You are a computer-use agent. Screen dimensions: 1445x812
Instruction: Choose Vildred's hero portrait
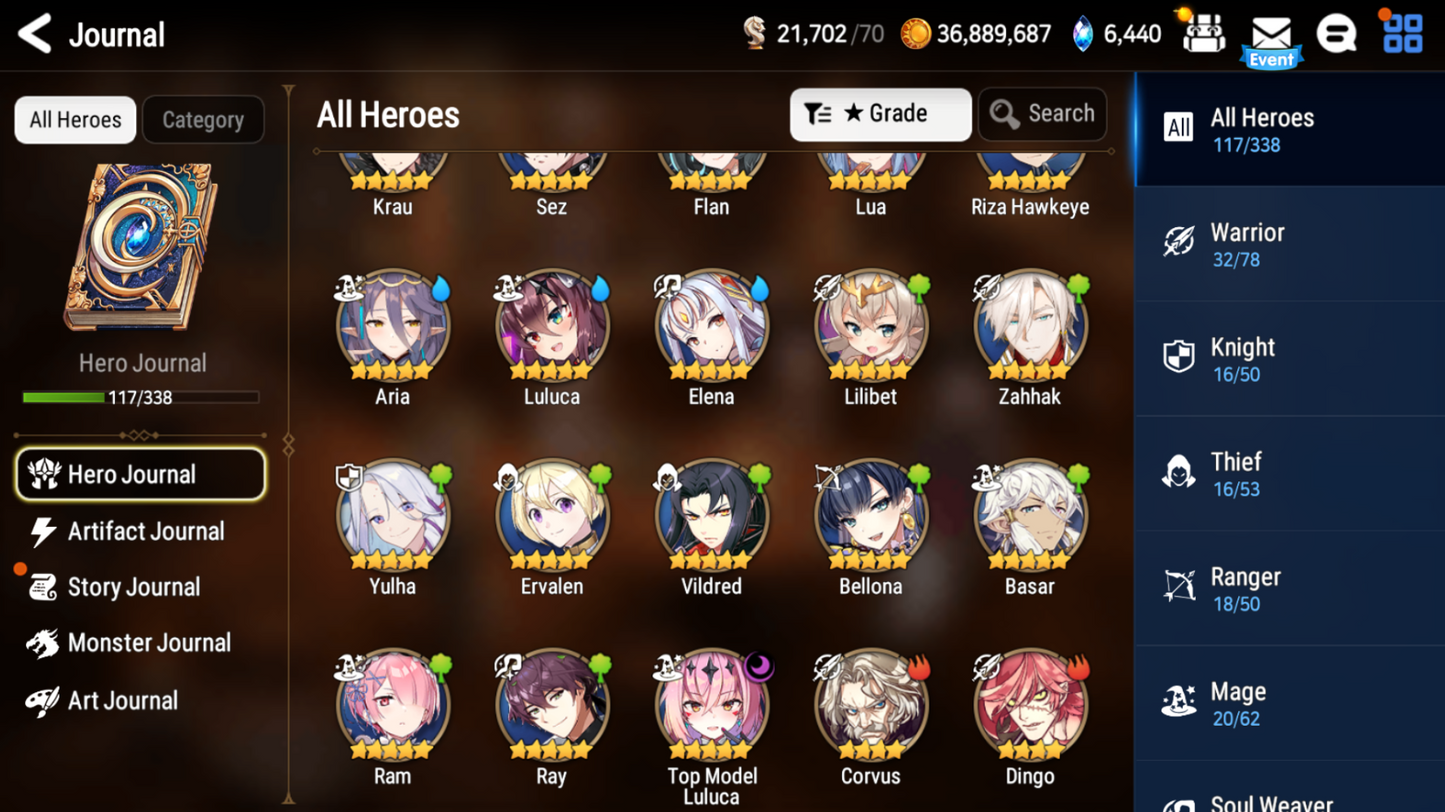click(x=711, y=516)
